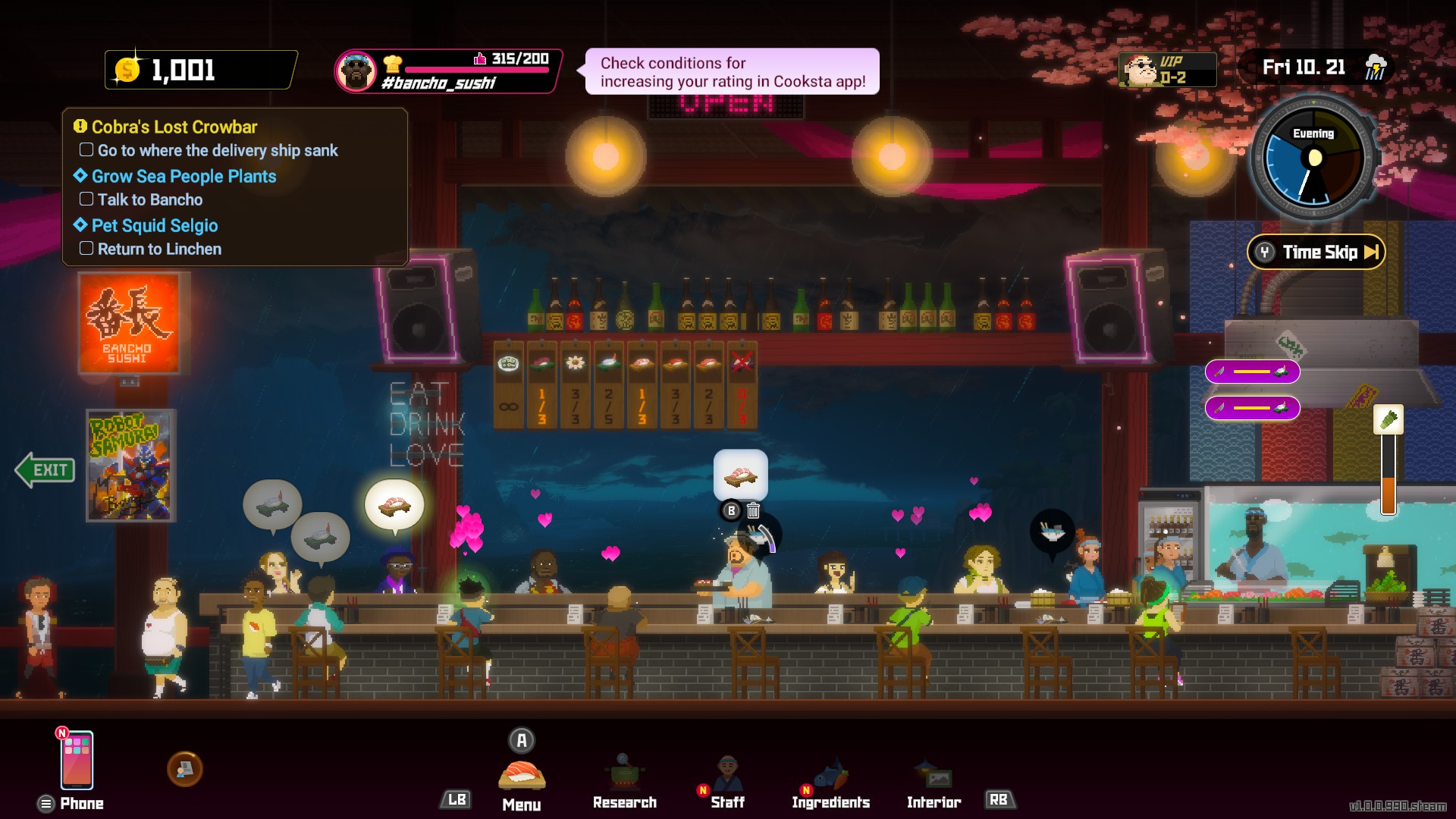The width and height of the screenshot is (1456, 819).
Task: Go to the Ingredients tab
Action: click(830, 783)
